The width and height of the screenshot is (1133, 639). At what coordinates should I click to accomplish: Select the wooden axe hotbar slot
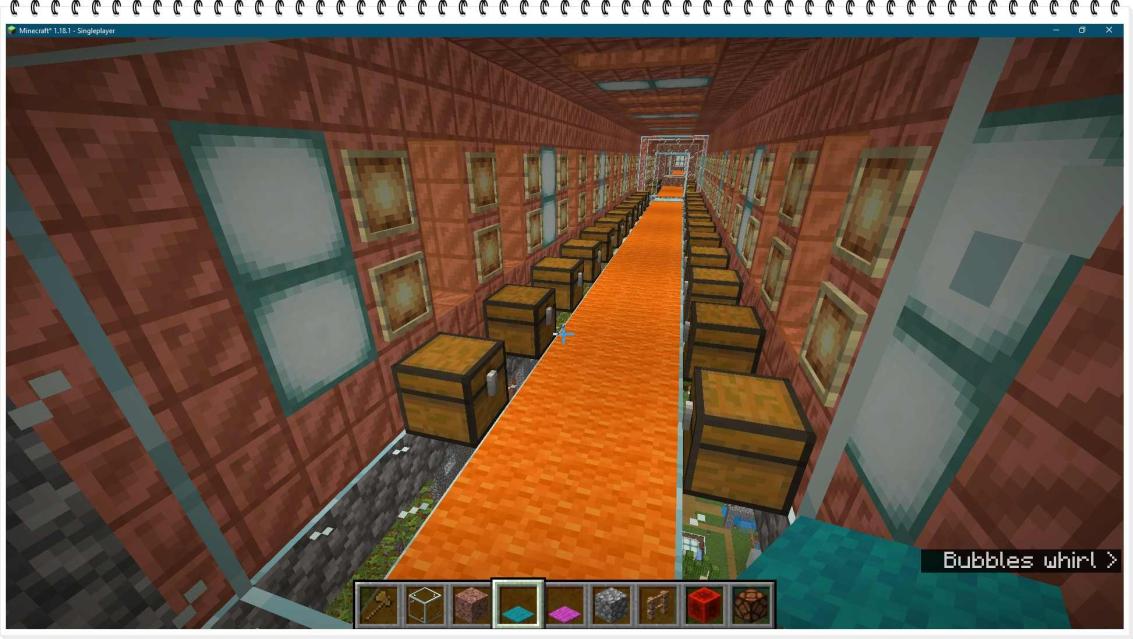(379, 605)
